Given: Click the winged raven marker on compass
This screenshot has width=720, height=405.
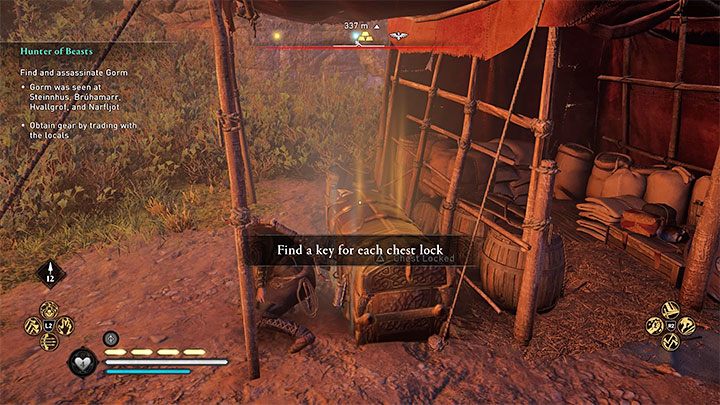Looking at the screenshot, I should click(398, 36).
